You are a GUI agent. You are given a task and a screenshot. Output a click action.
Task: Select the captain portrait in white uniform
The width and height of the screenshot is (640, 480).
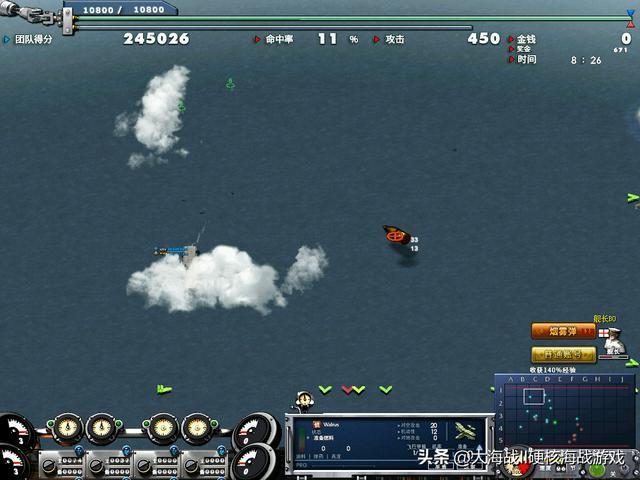[615, 343]
